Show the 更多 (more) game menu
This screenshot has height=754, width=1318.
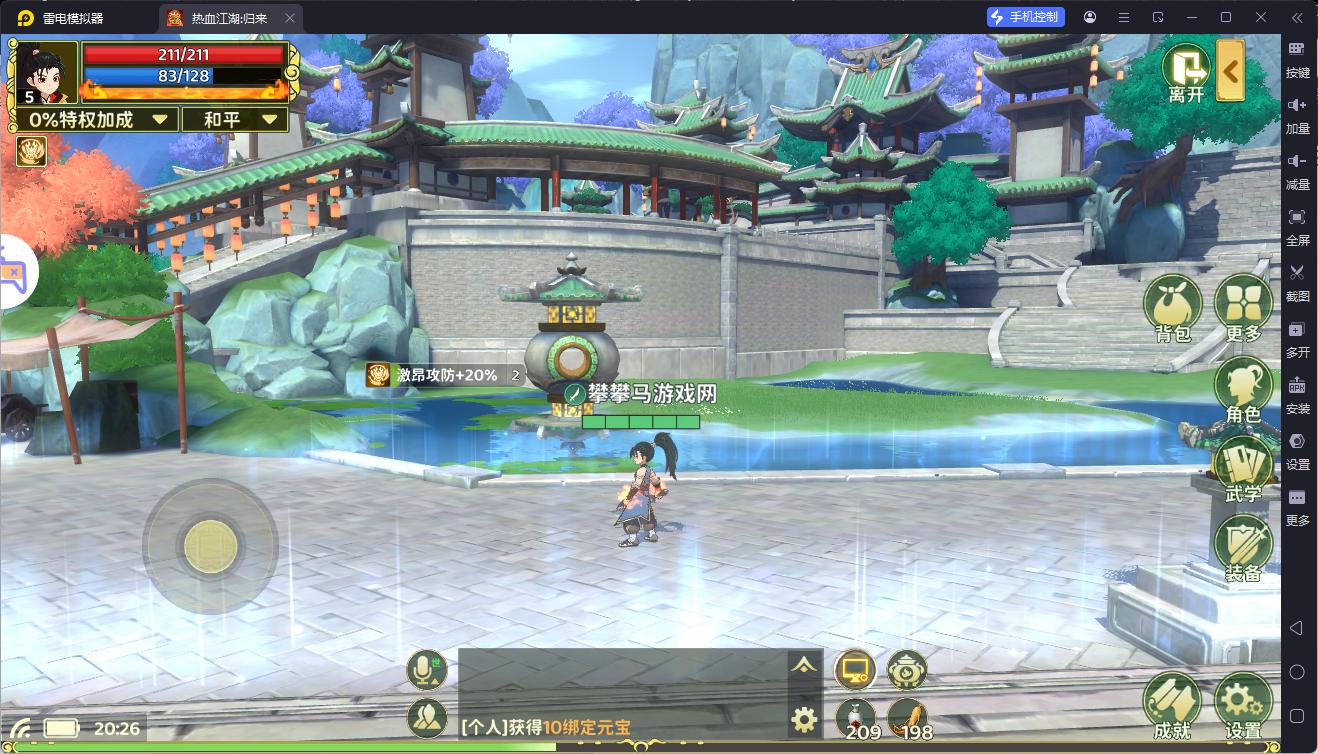pyautogui.click(x=1243, y=309)
